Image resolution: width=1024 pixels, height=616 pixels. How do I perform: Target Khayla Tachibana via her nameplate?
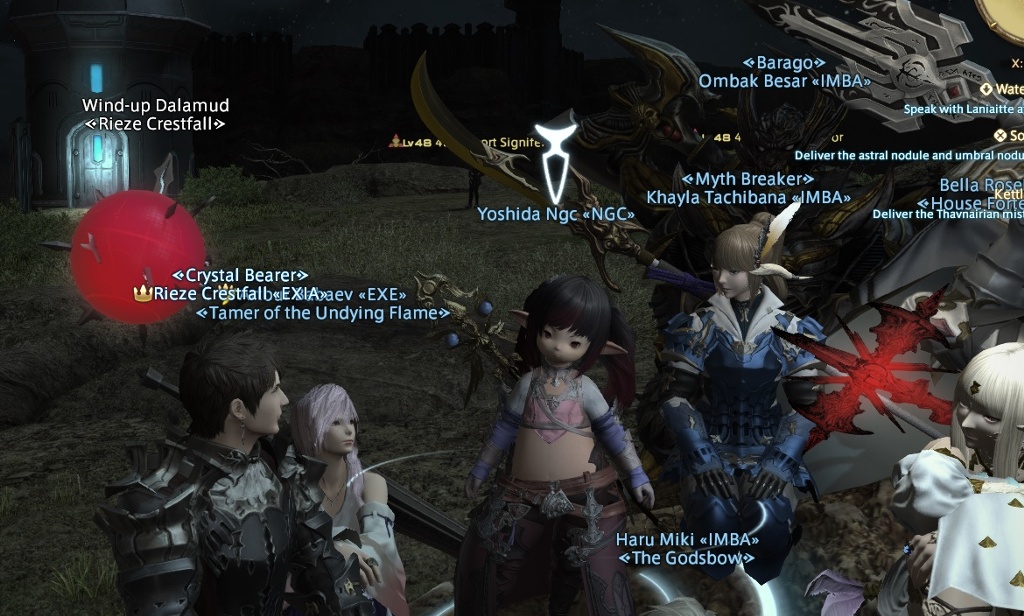tap(748, 197)
